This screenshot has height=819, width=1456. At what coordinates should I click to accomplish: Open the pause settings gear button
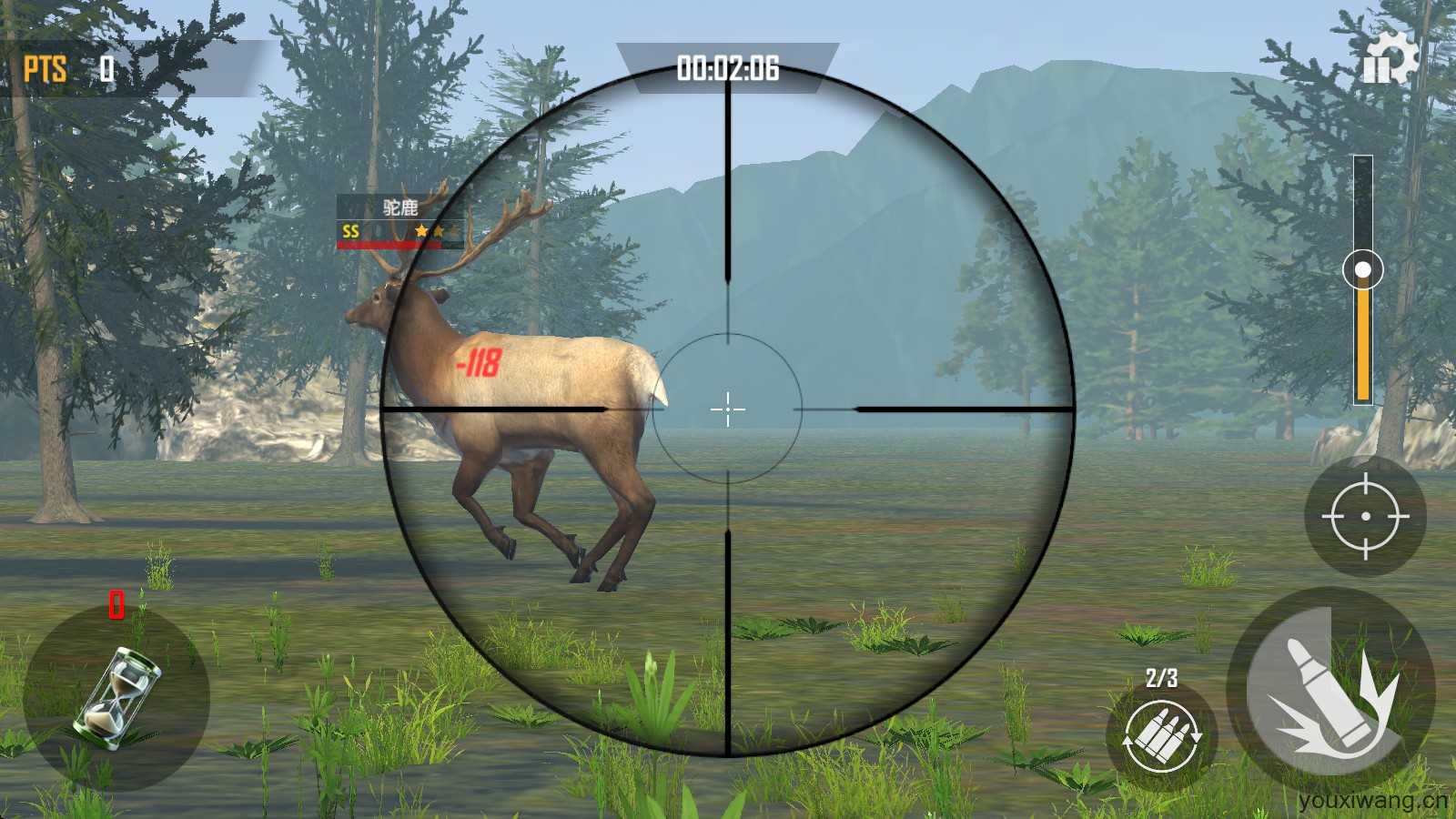coord(1389,60)
